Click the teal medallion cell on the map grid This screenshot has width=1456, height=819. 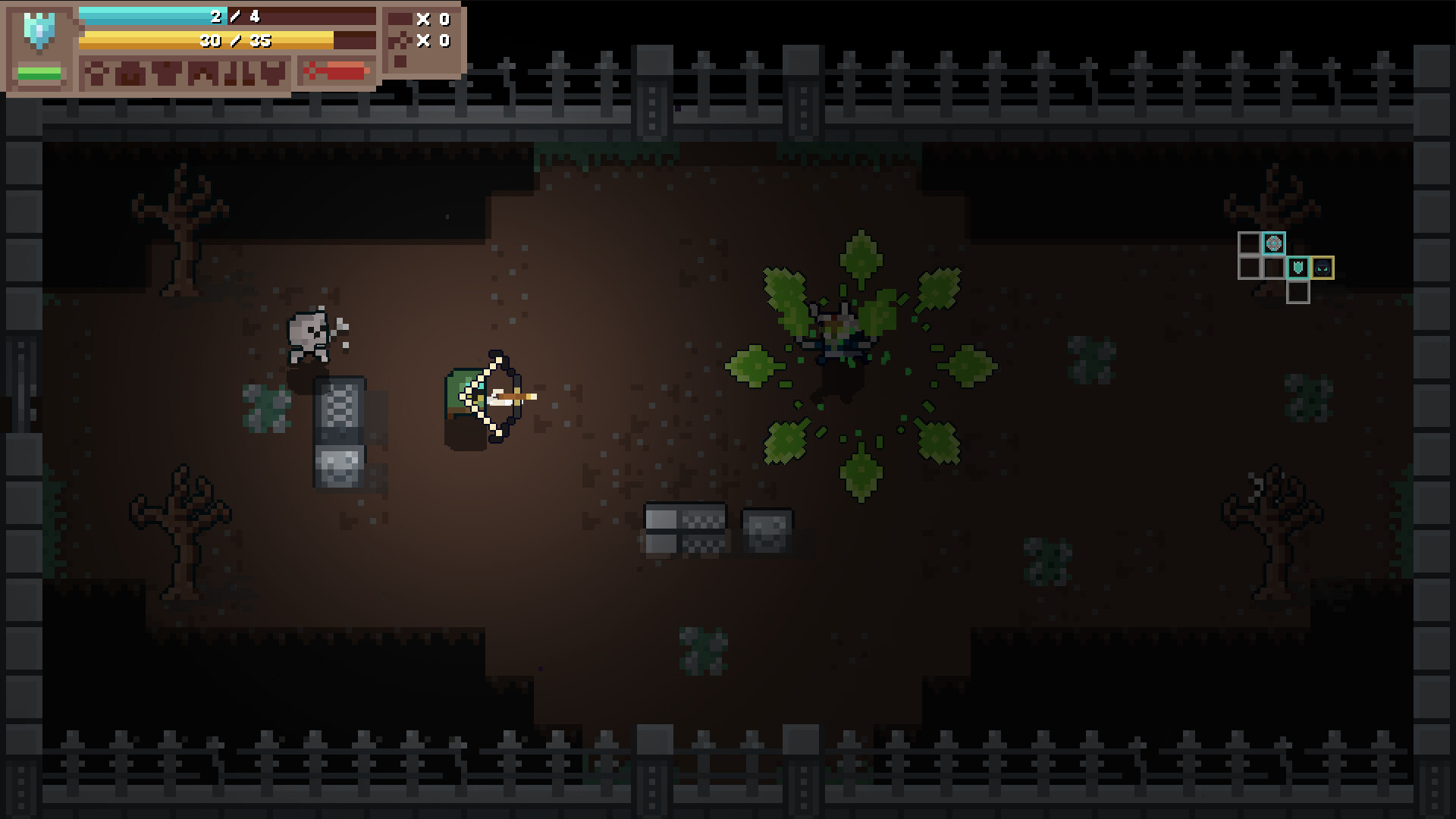[1274, 243]
